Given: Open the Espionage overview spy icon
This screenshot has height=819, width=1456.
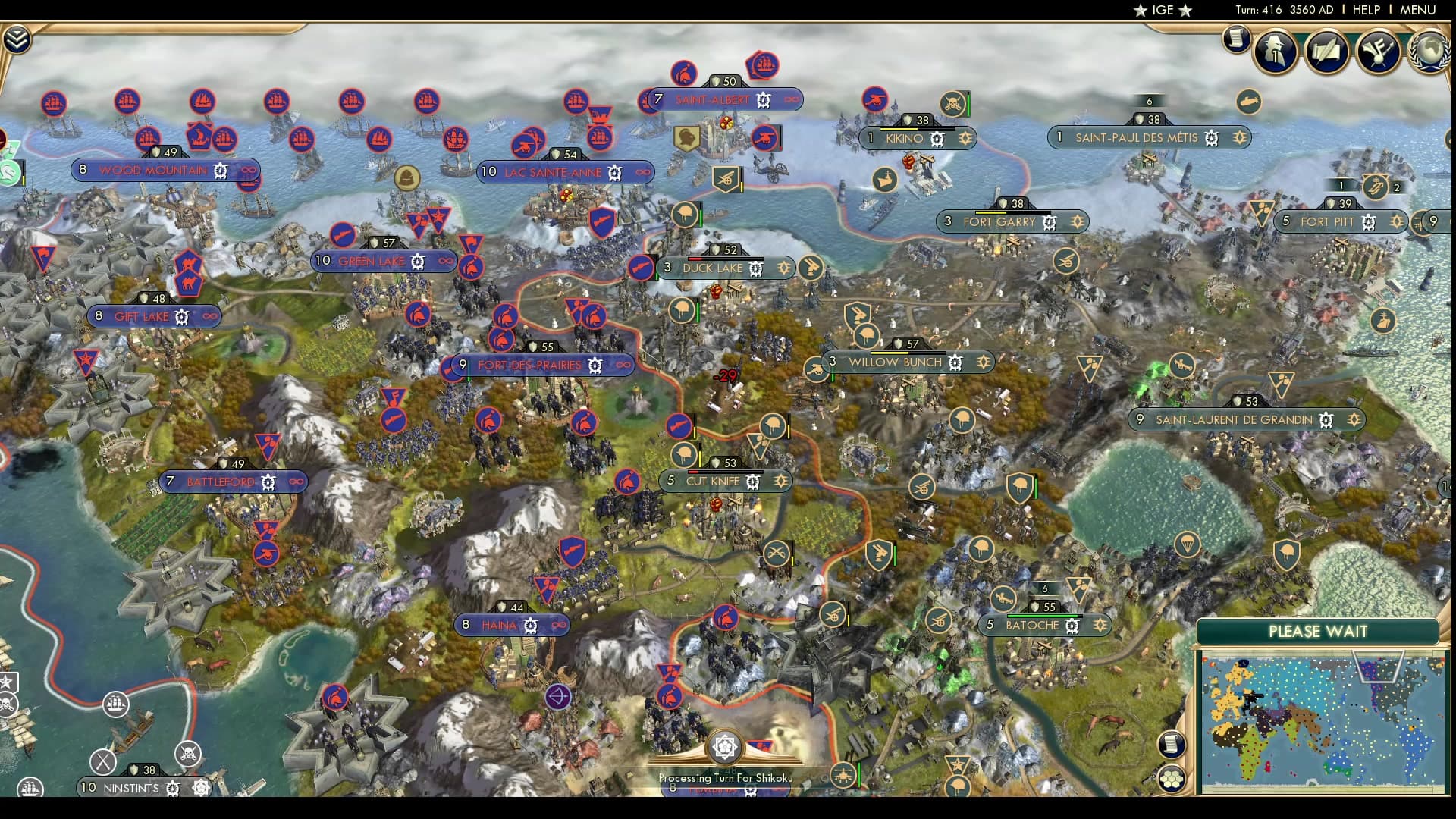Looking at the screenshot, I should click(1274, 52).
